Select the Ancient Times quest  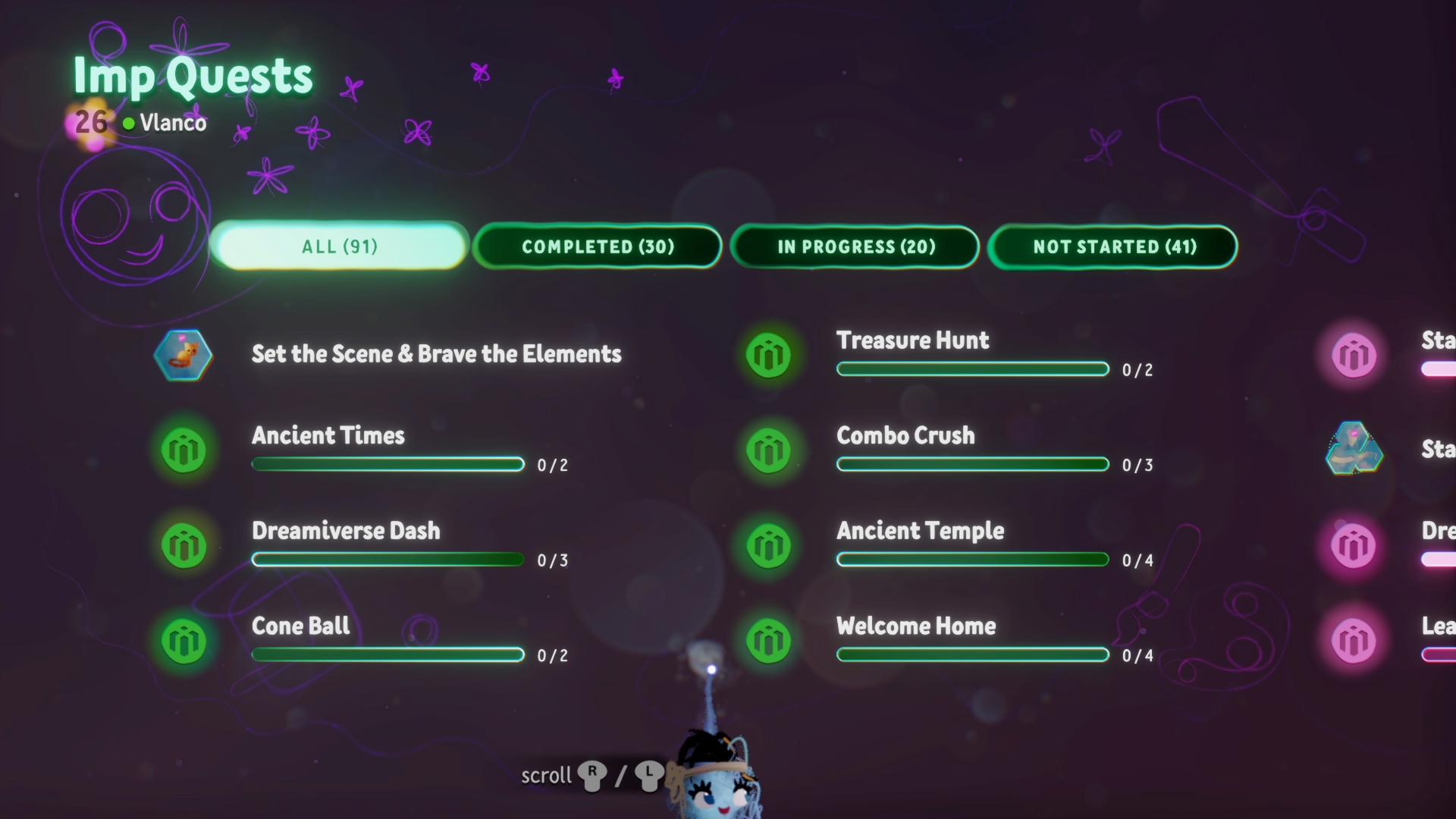(x=328, y=436)
